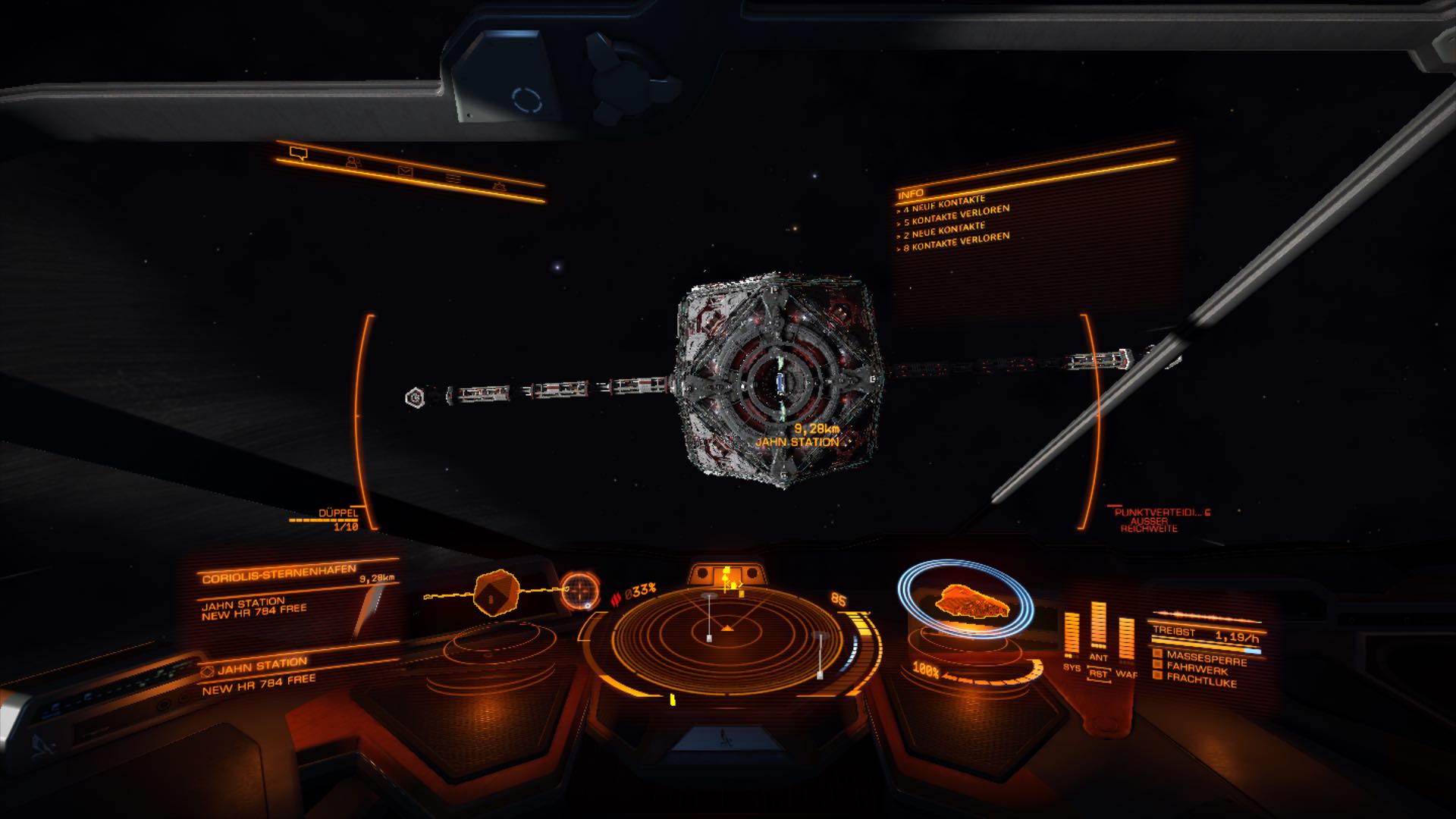Select the RST power reset control
The image size is (1456, 819).
tap(1098, 673)
